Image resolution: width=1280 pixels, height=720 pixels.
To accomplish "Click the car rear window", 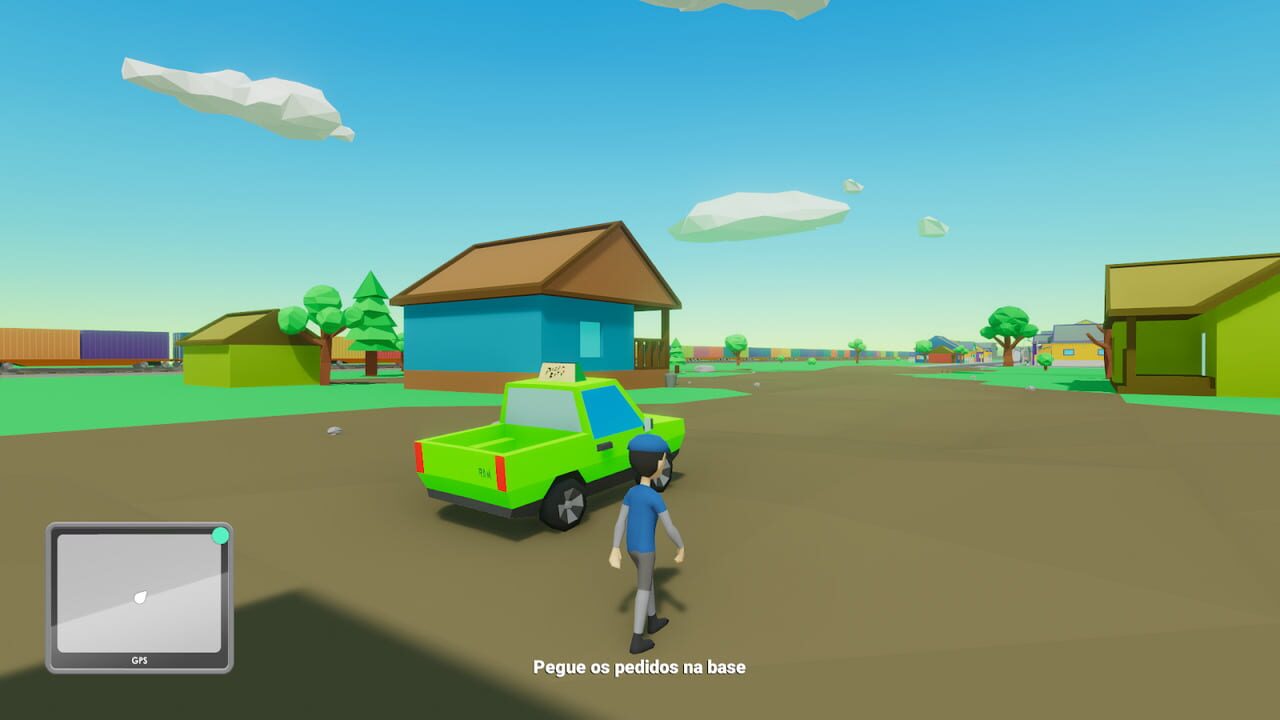I will click(x=540, y=405).
